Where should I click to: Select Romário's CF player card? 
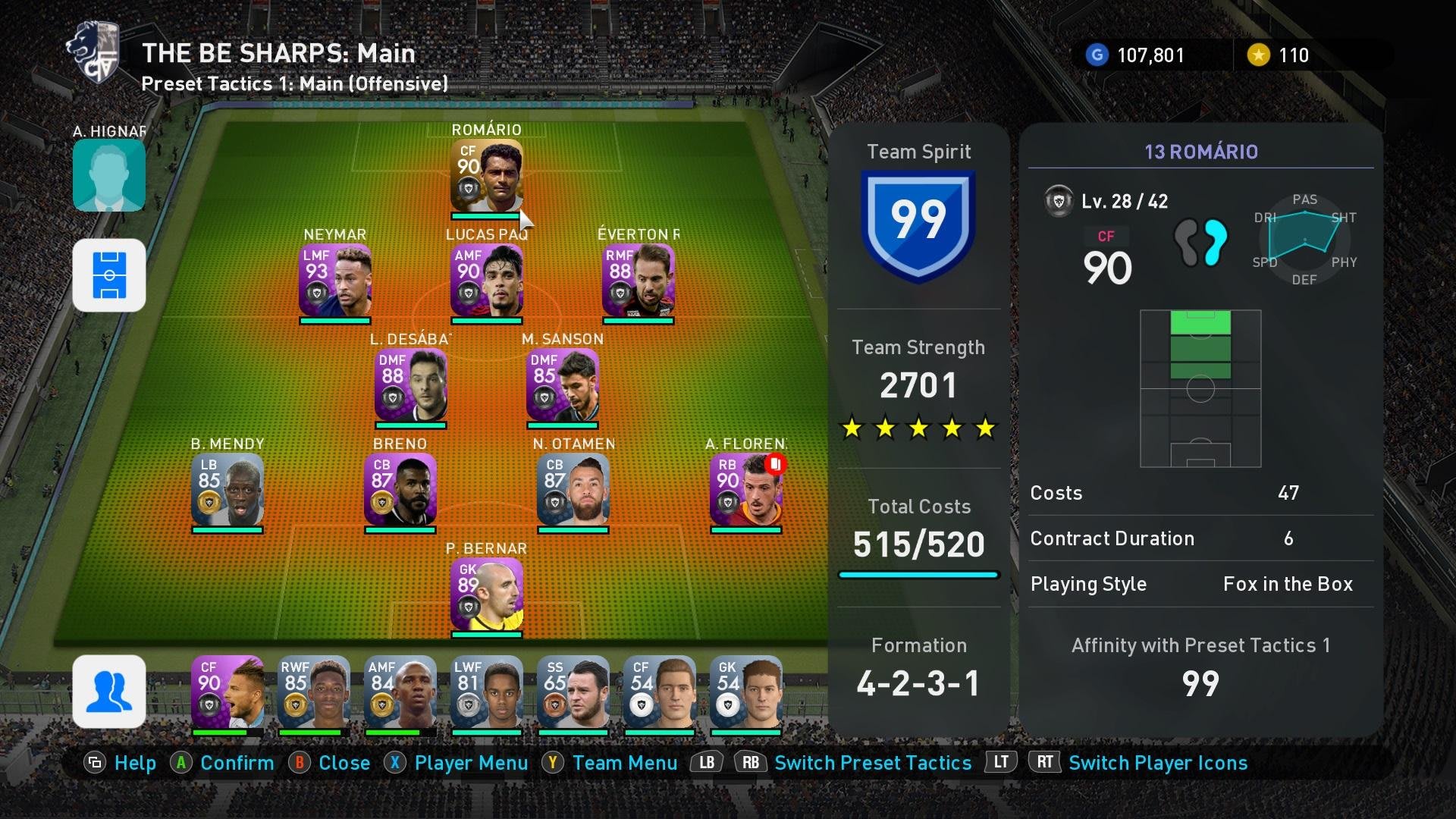coord(486,175)
